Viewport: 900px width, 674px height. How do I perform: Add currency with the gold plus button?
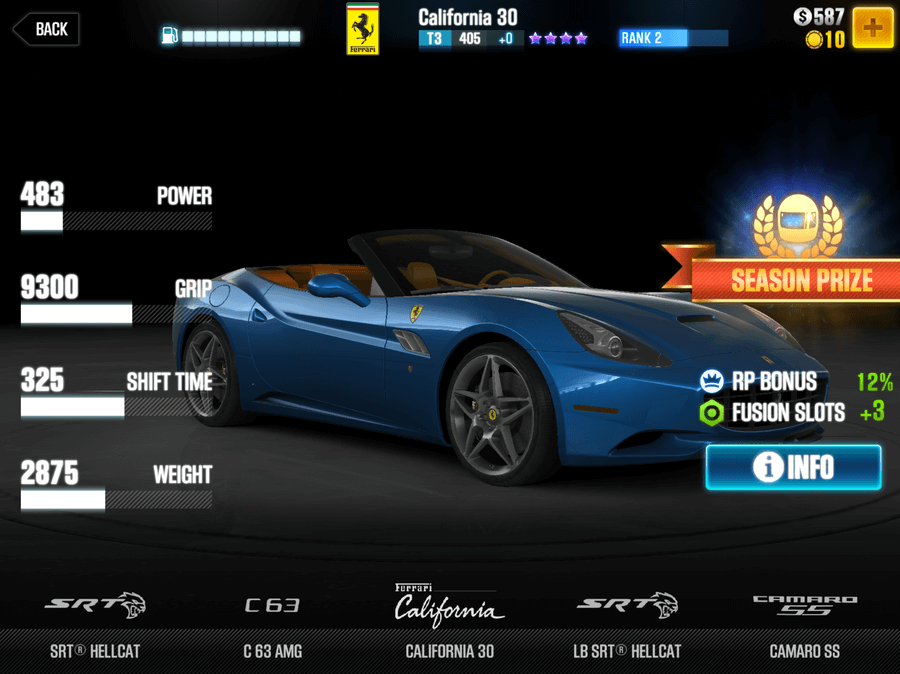point(873,27)
